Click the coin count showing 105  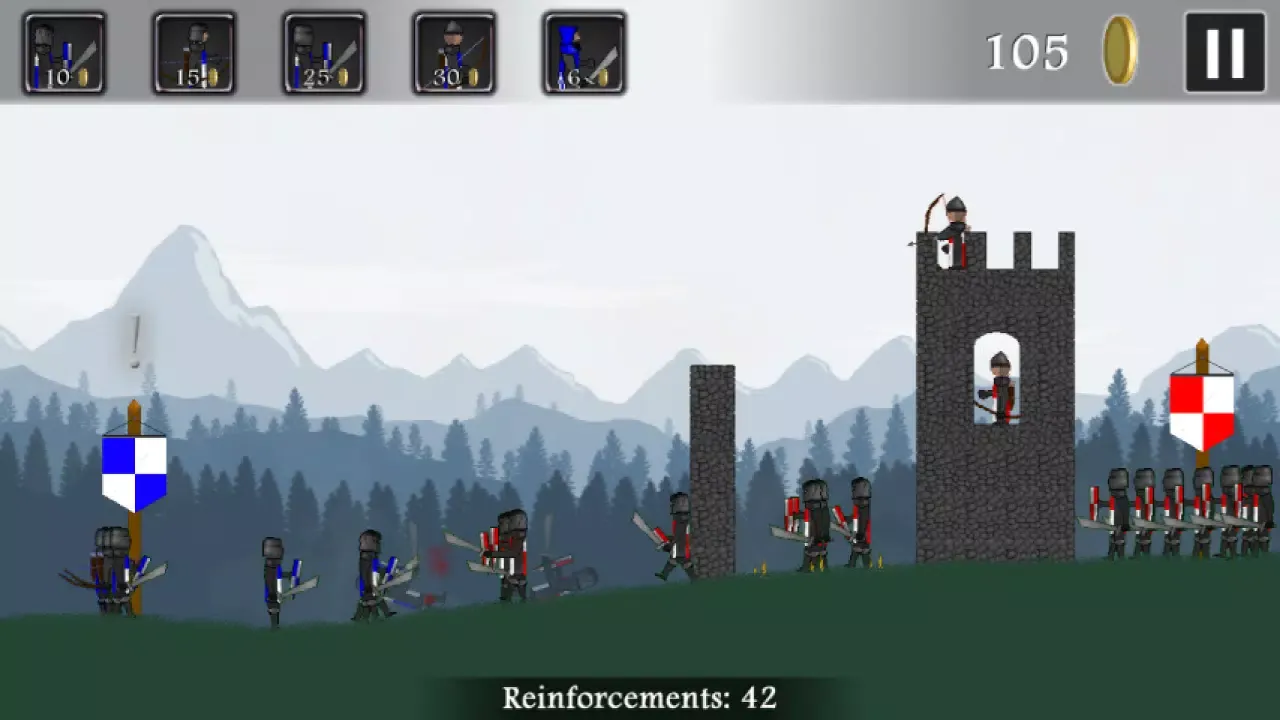(1027, 53)
